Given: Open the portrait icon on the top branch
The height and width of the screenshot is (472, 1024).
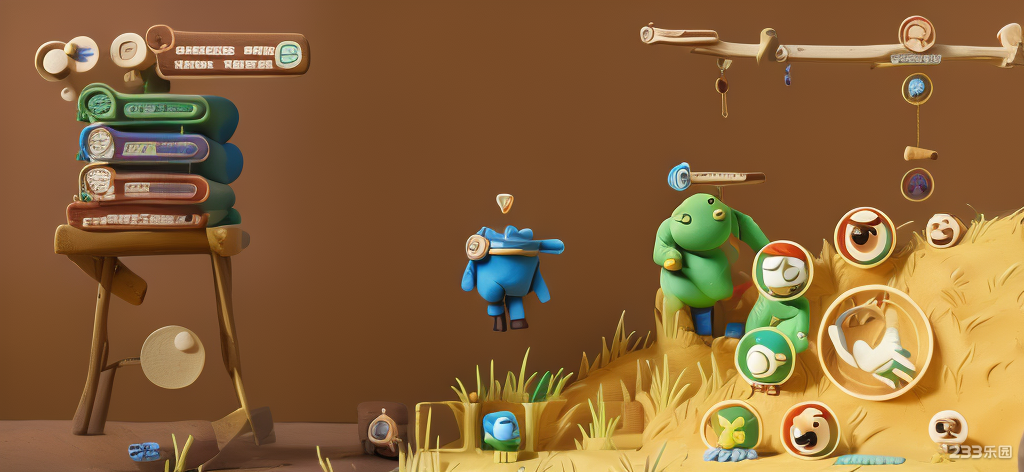Looking at the screenshot, I should (x=916, y=35).
